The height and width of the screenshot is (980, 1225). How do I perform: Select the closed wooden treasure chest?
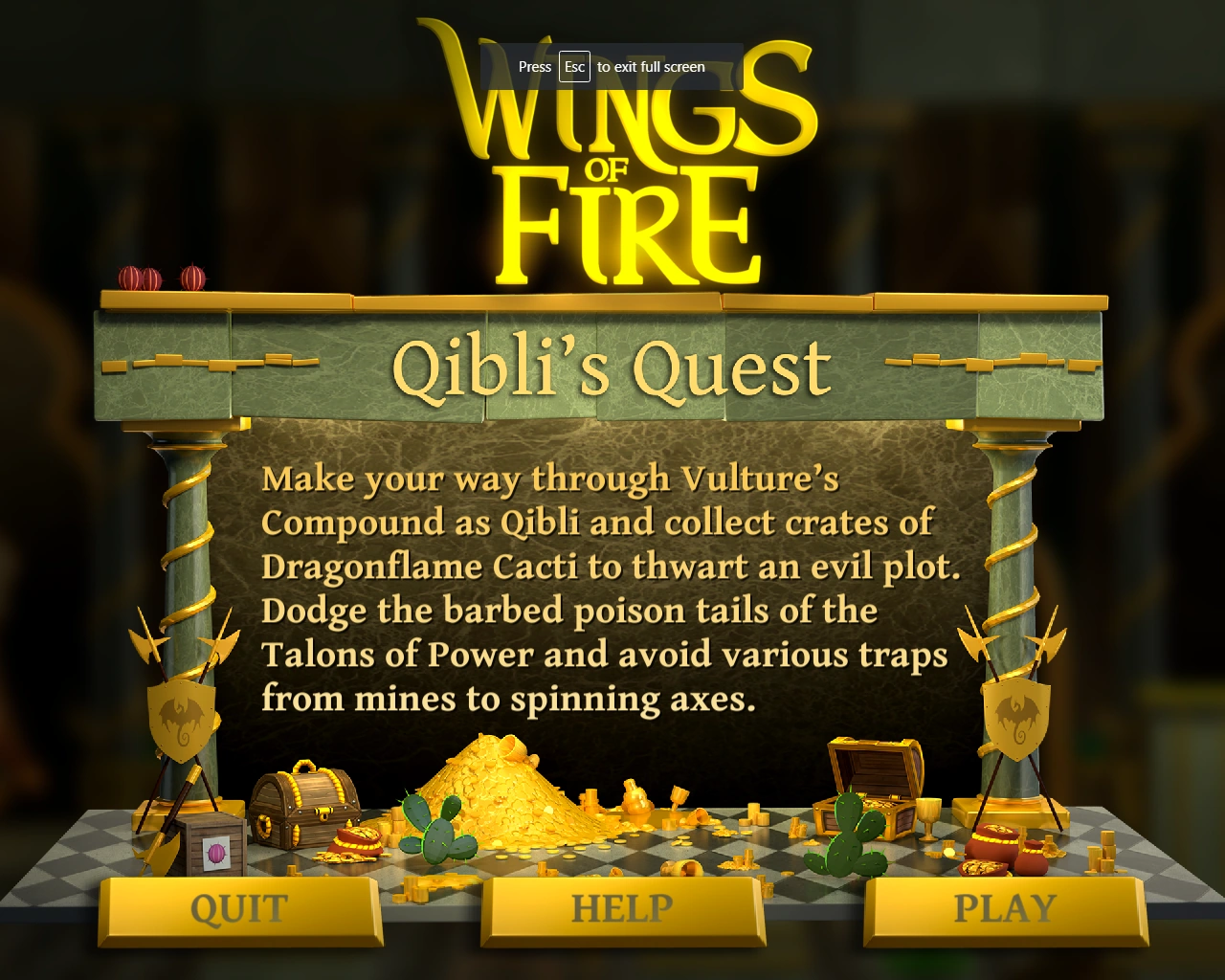[304, 809]
